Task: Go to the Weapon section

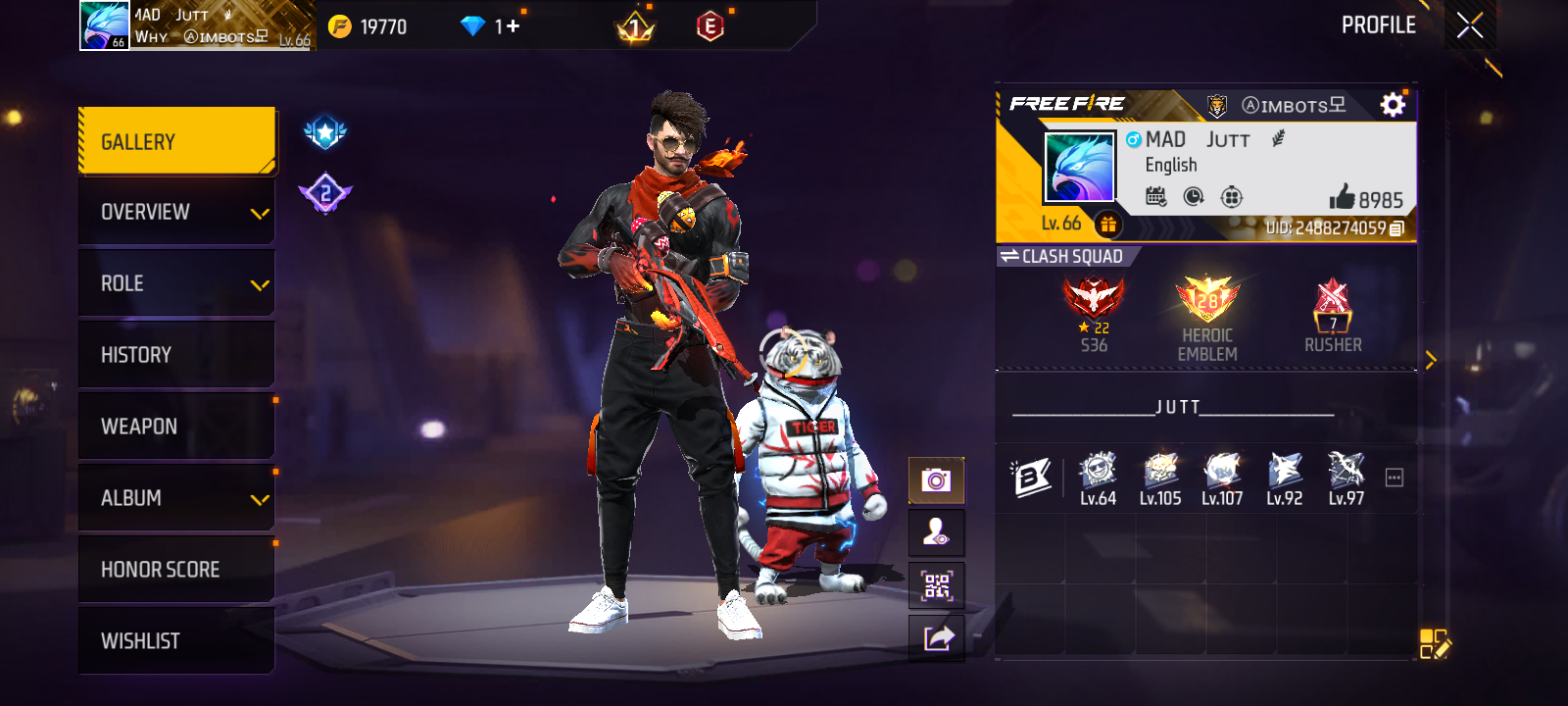Action: coord(176,427)
